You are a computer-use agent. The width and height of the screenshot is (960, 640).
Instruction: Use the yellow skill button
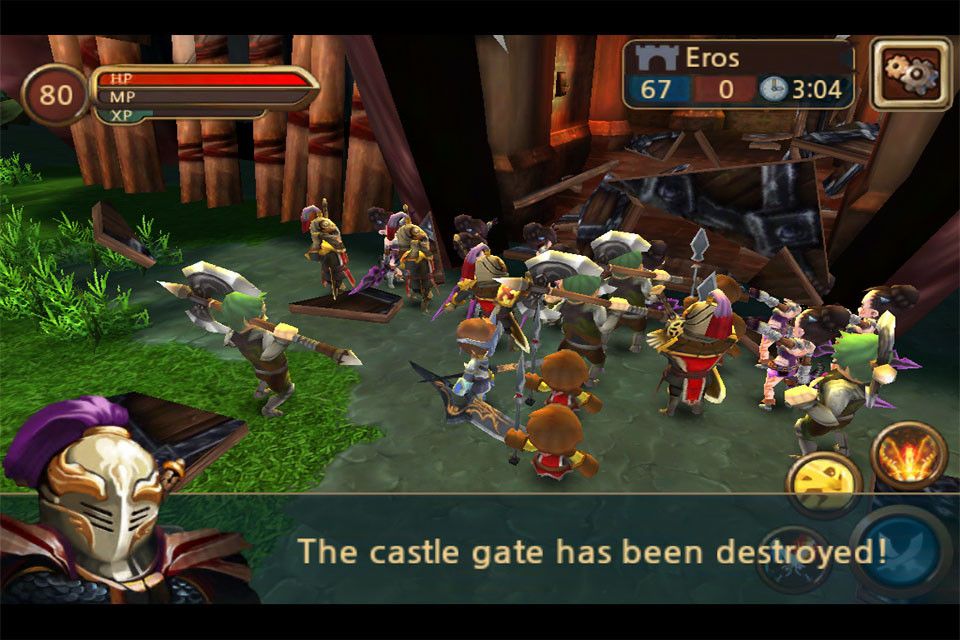(823, 483)
